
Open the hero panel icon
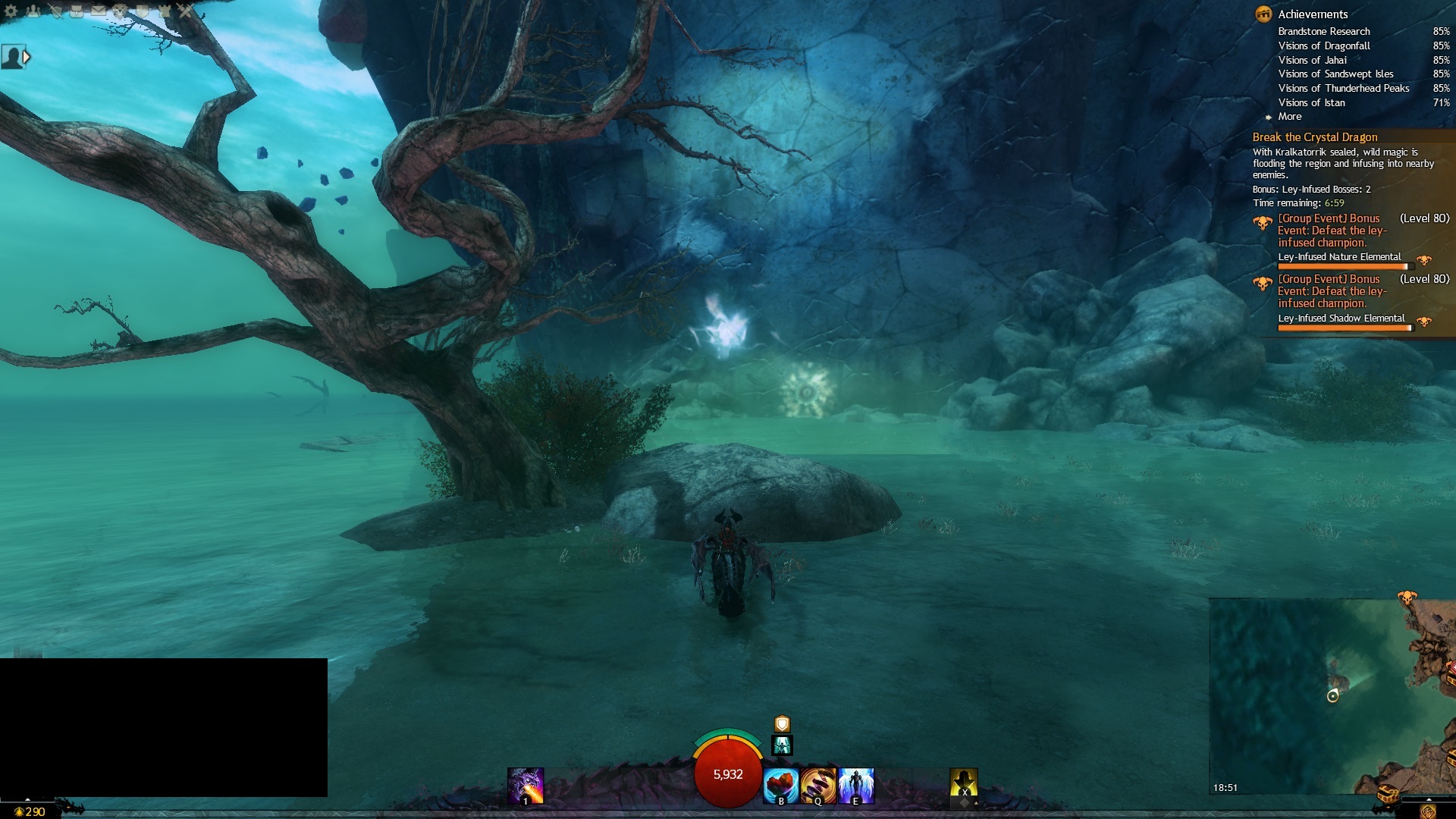tap(55, 11)
